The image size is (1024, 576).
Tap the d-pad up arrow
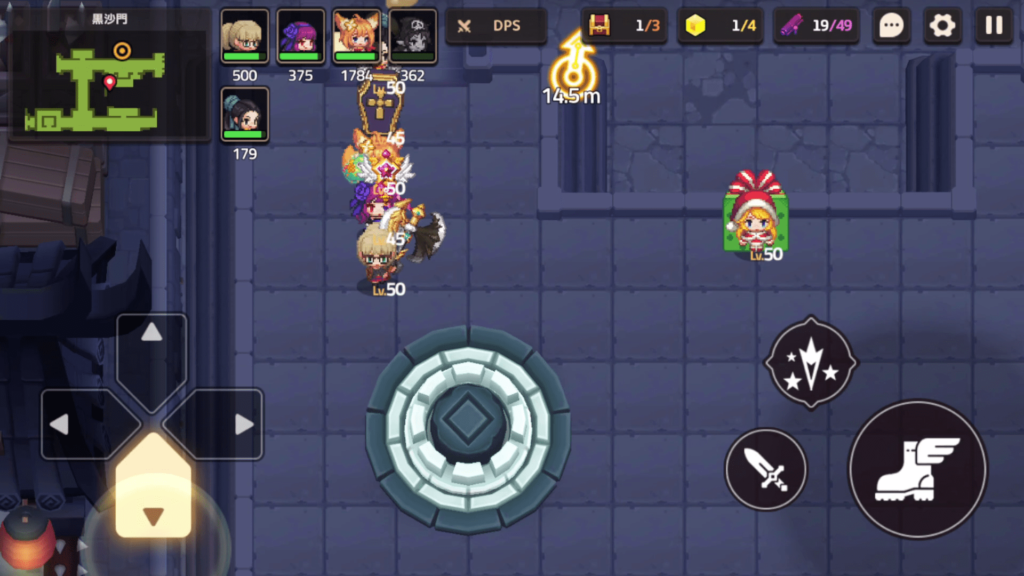(x=152, y=350)
